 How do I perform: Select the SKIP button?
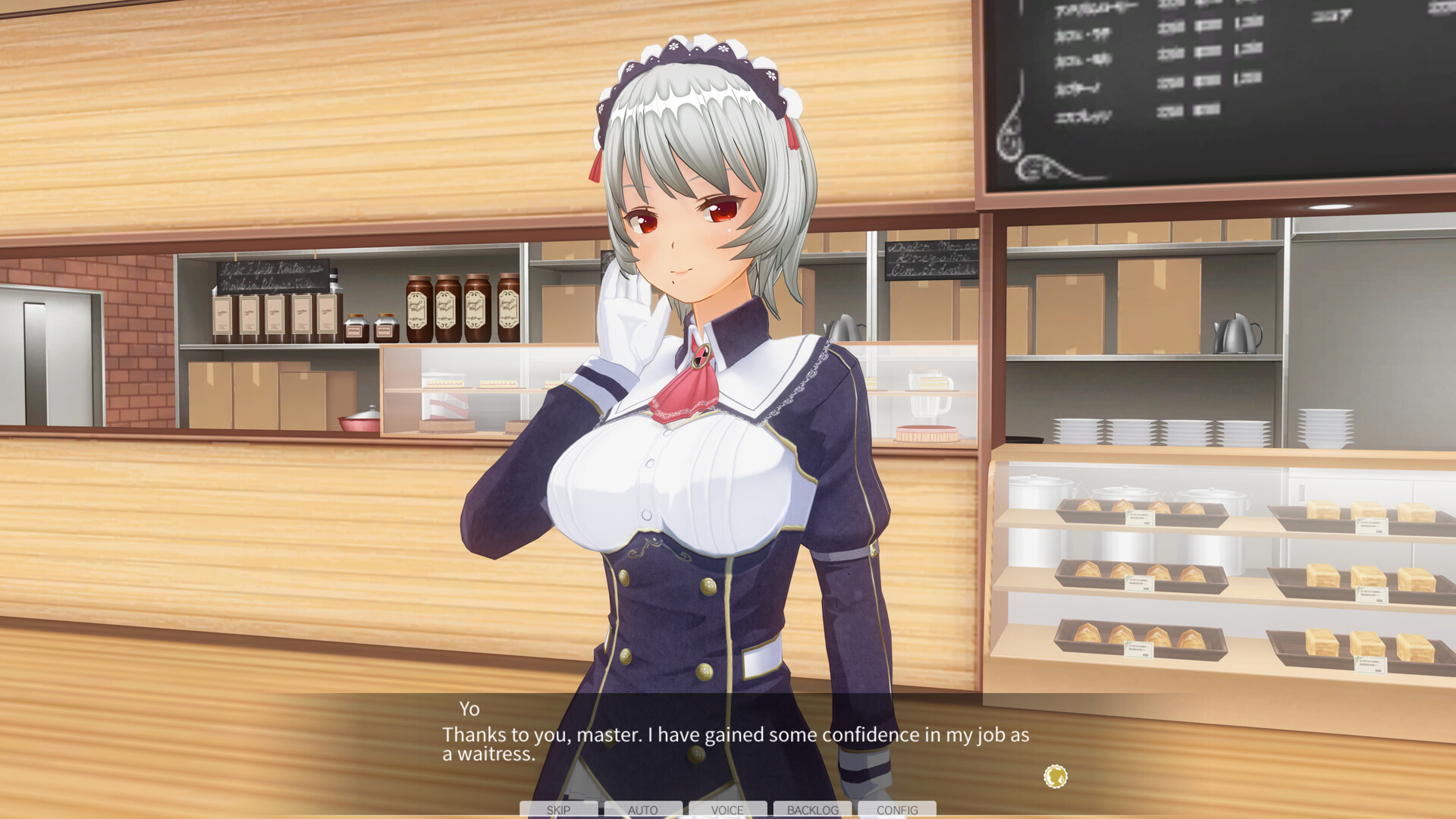pyautogui.click(x=557, y=810)
